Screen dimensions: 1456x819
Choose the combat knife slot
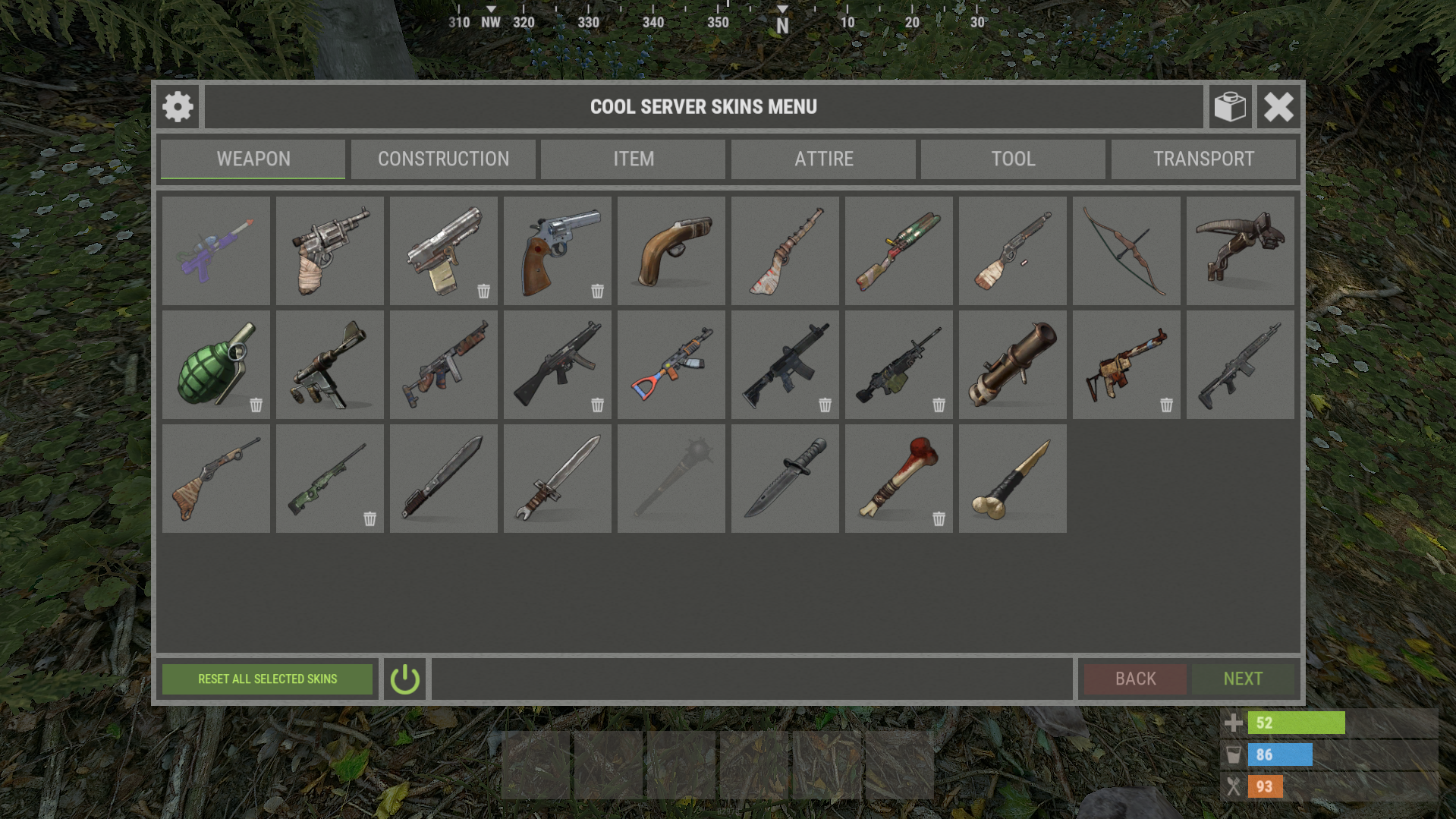(785, 478)
